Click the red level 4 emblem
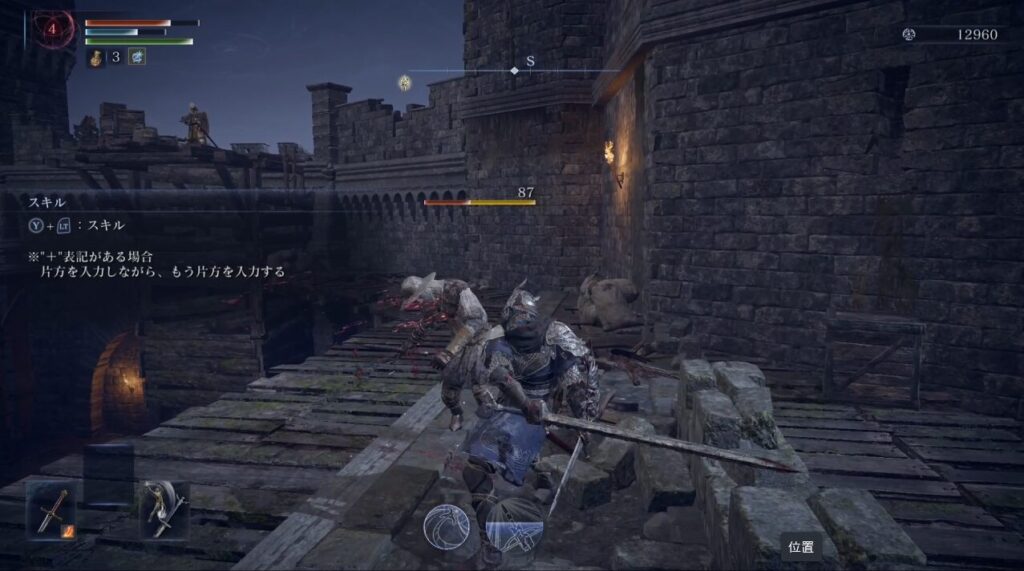 tap(51, 30)
